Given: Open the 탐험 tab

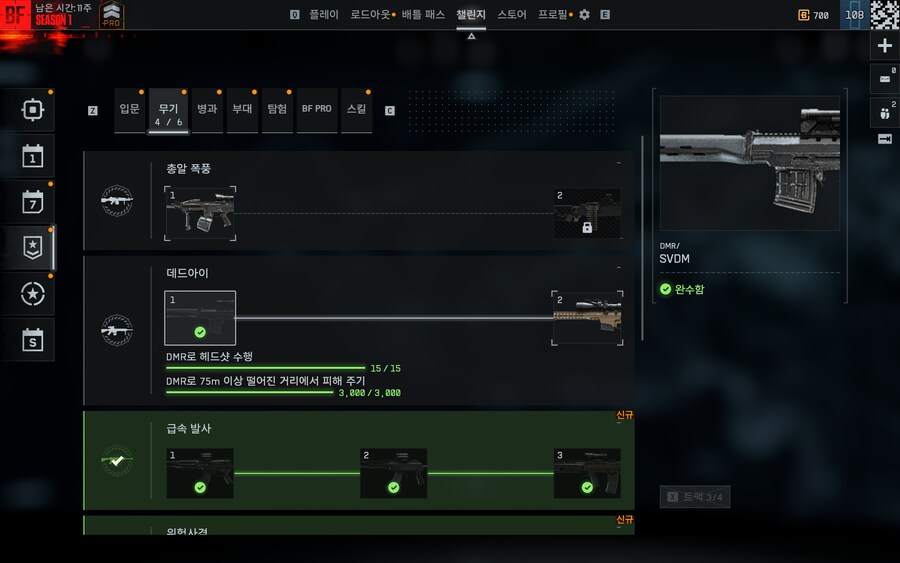Looking at the screenshot, I should pyautogui.click(x=277, y=109).
